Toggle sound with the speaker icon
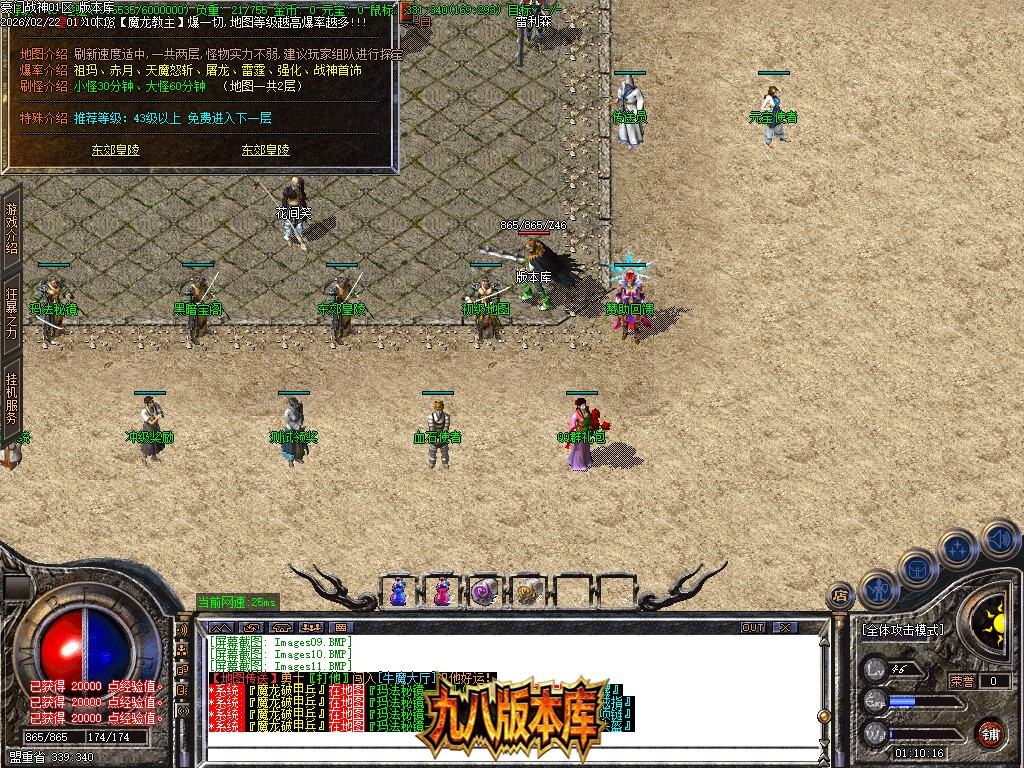1024x768 pixels. (998, 538)
